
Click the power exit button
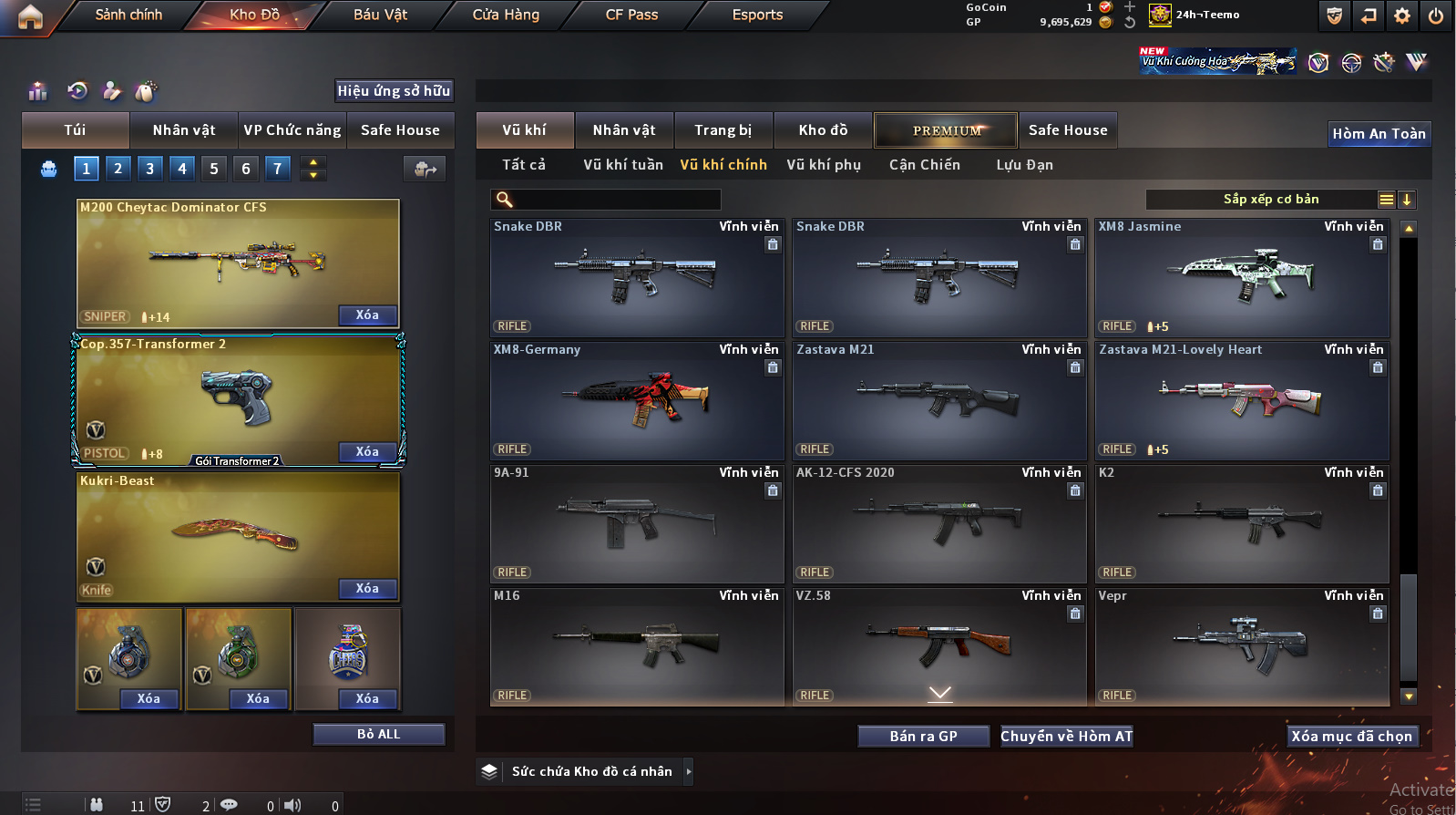(x=1436, y=15)
